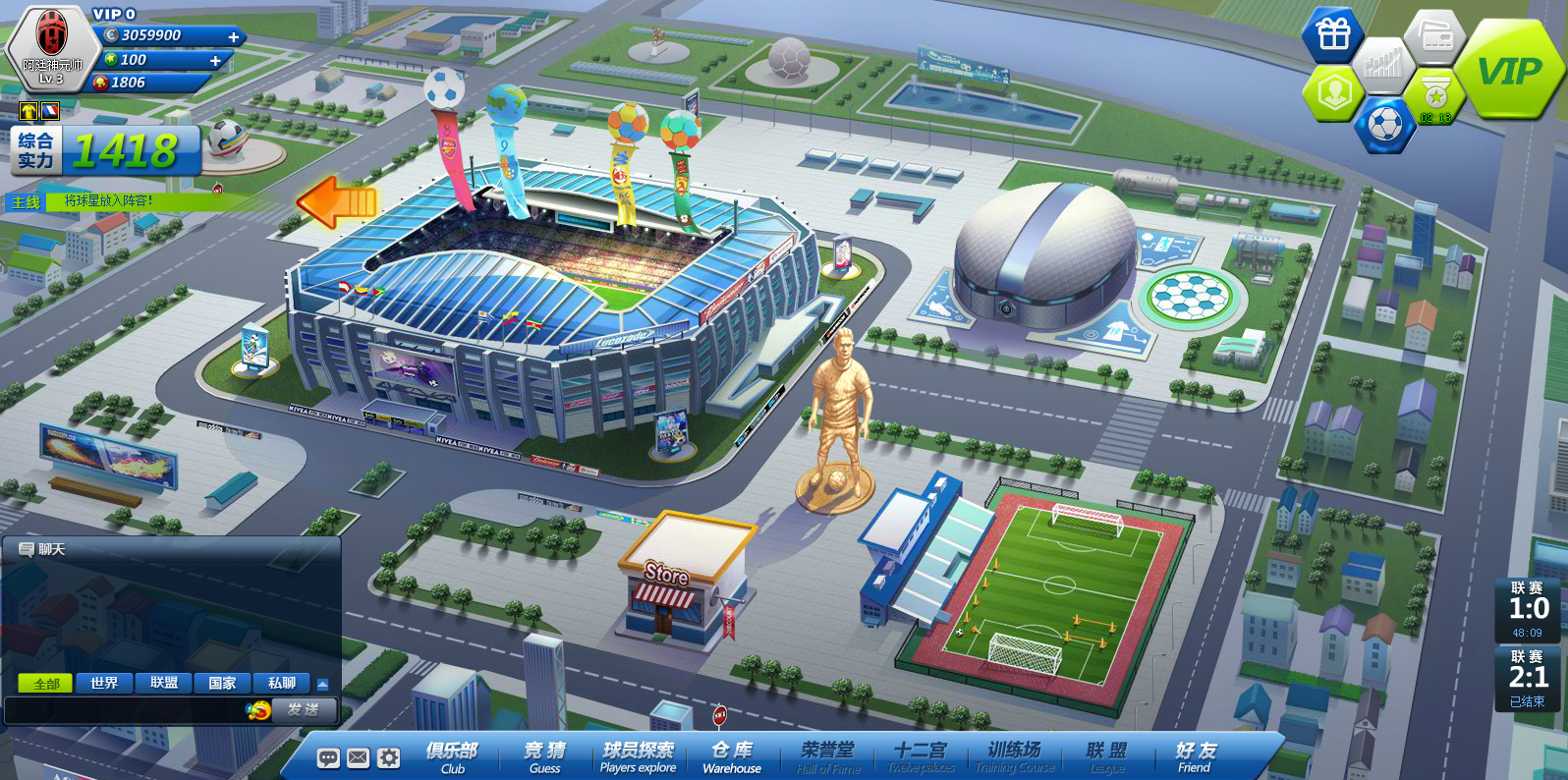This screenshot has width=1568, height=780.
Task: Open the Warehouse
Action: (732, 756)
